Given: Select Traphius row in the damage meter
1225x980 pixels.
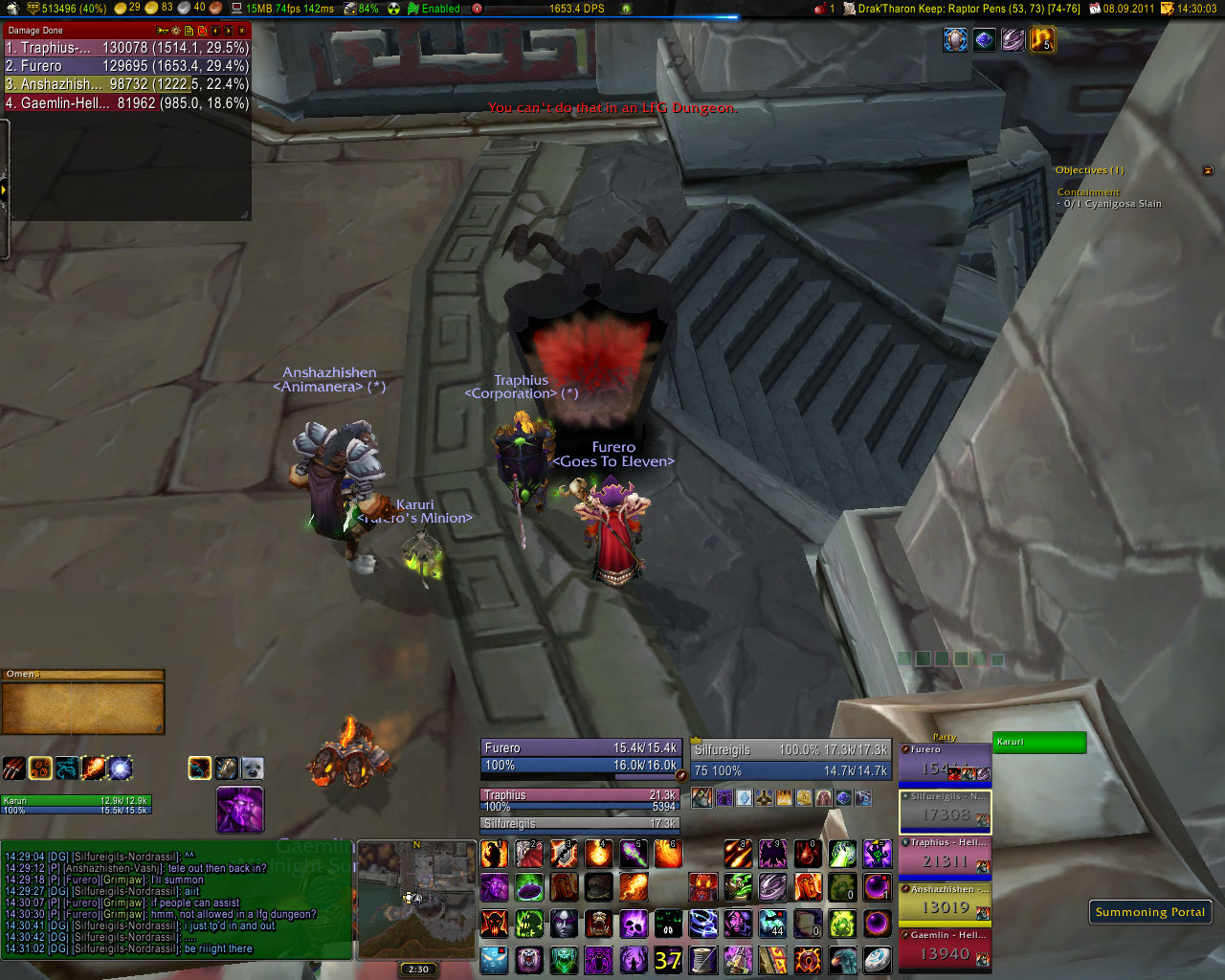Looking at the screenshot, I should point(126,48).
